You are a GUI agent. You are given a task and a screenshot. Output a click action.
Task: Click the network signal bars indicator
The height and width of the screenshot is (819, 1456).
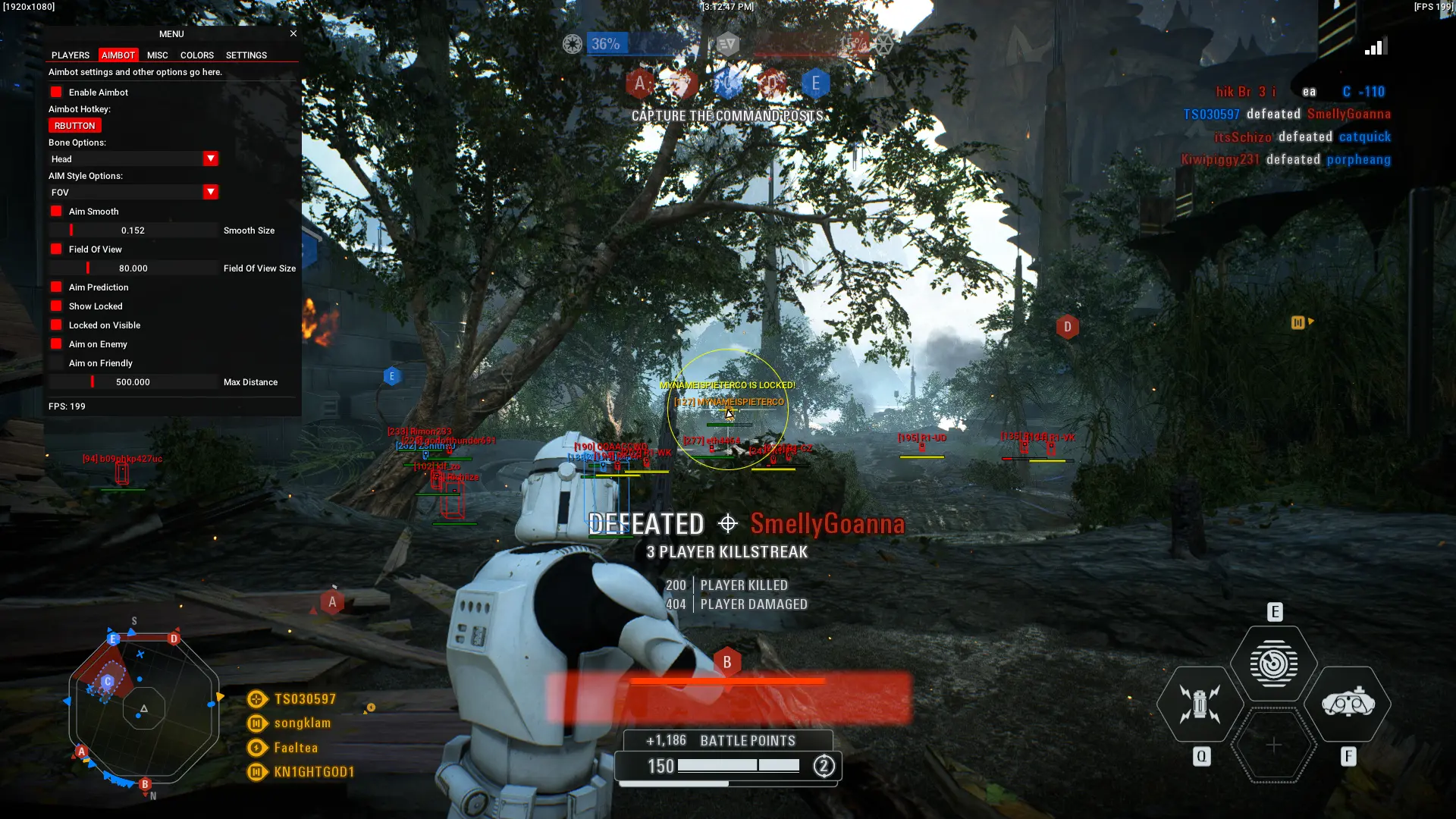click(1376, 47)
